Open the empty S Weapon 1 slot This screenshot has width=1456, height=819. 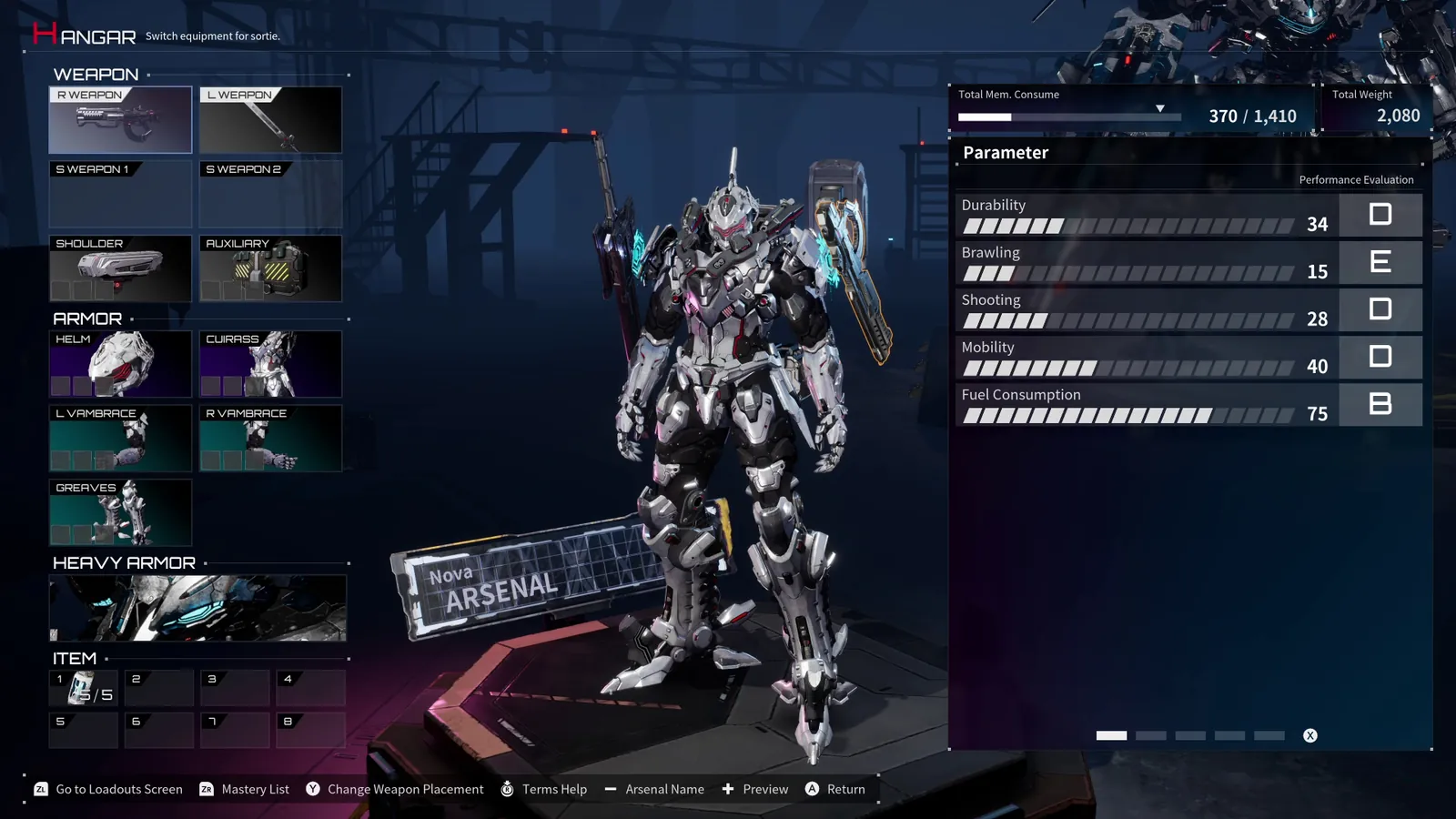pyautogui.click(x=119, y=194)
